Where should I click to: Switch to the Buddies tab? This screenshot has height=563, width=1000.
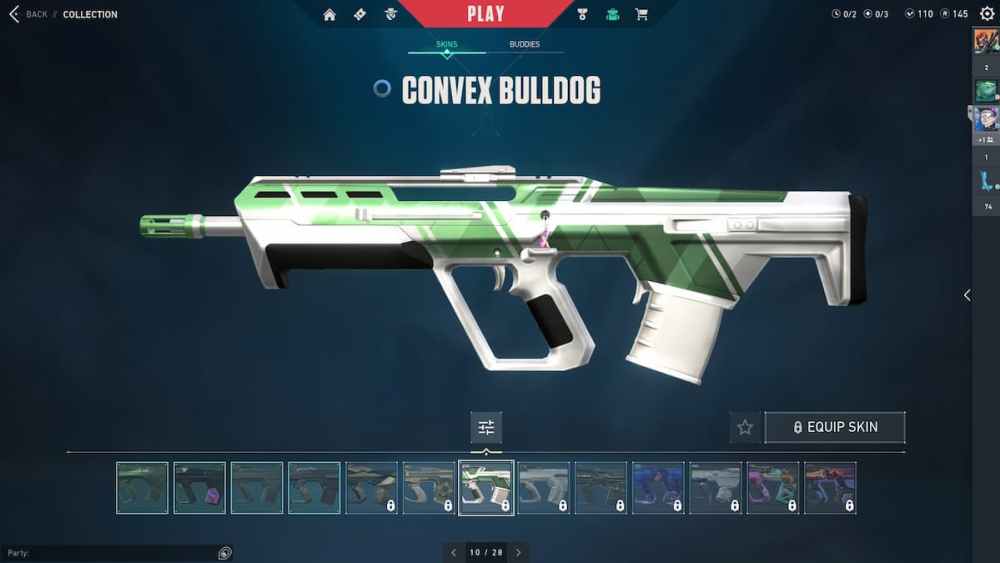pos(524,45)
